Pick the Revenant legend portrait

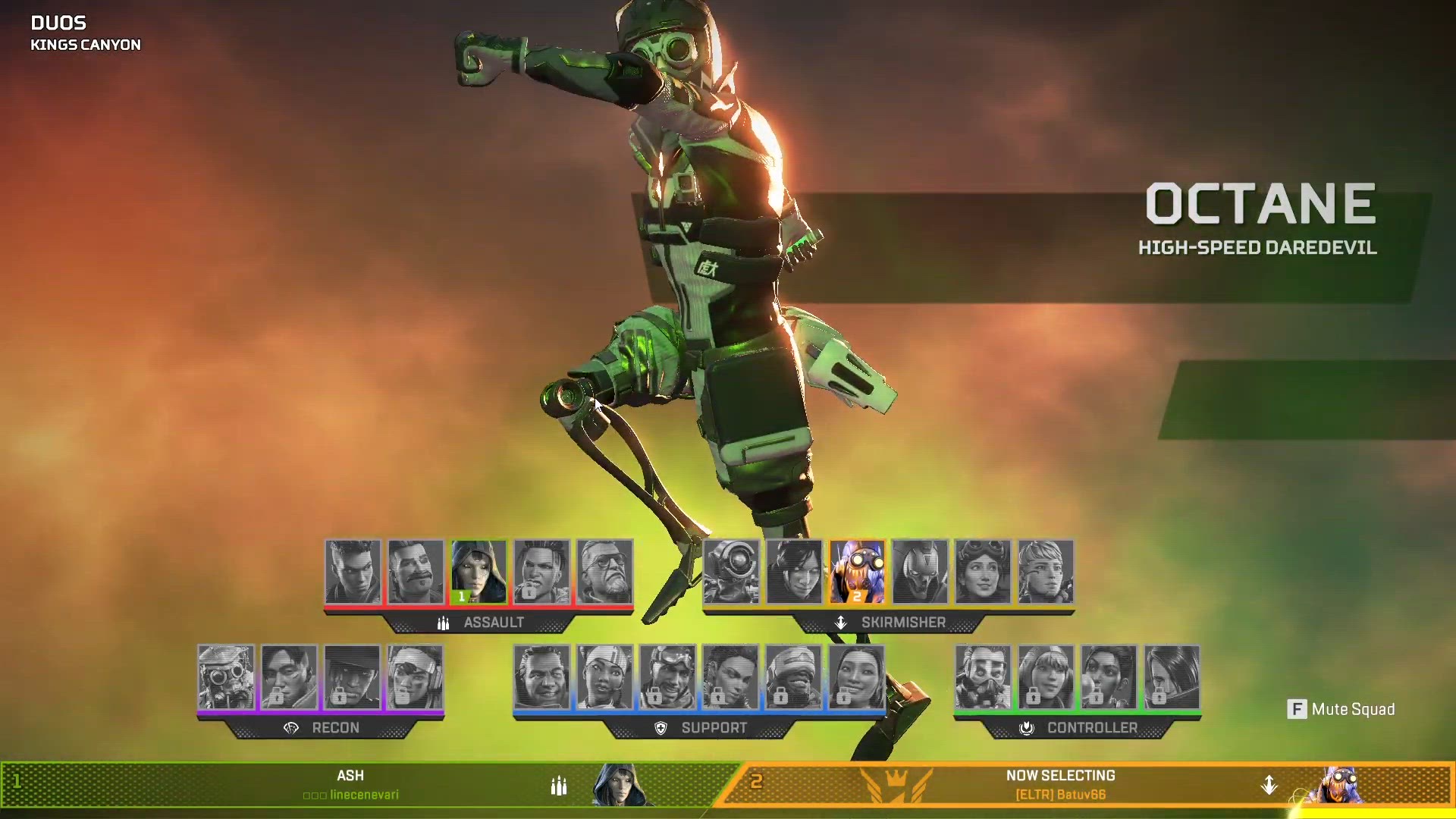pyautogui.click(x=920, y=572)
